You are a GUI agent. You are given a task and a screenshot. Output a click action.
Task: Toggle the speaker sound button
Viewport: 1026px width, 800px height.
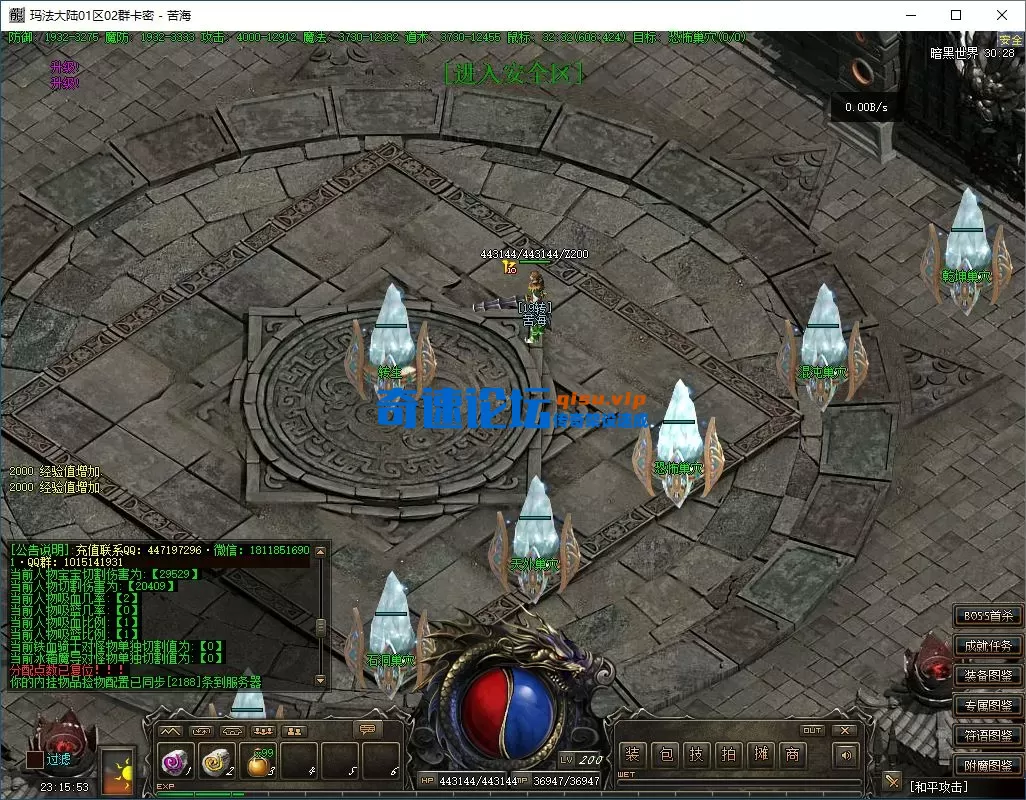(x=846, y=755)
